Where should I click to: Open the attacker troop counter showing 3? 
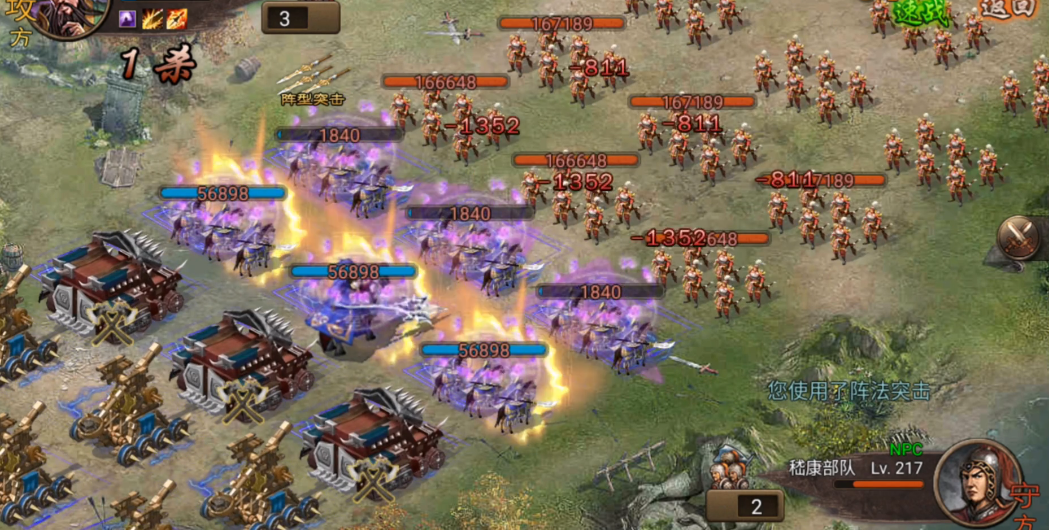click(x=300, y=18)
